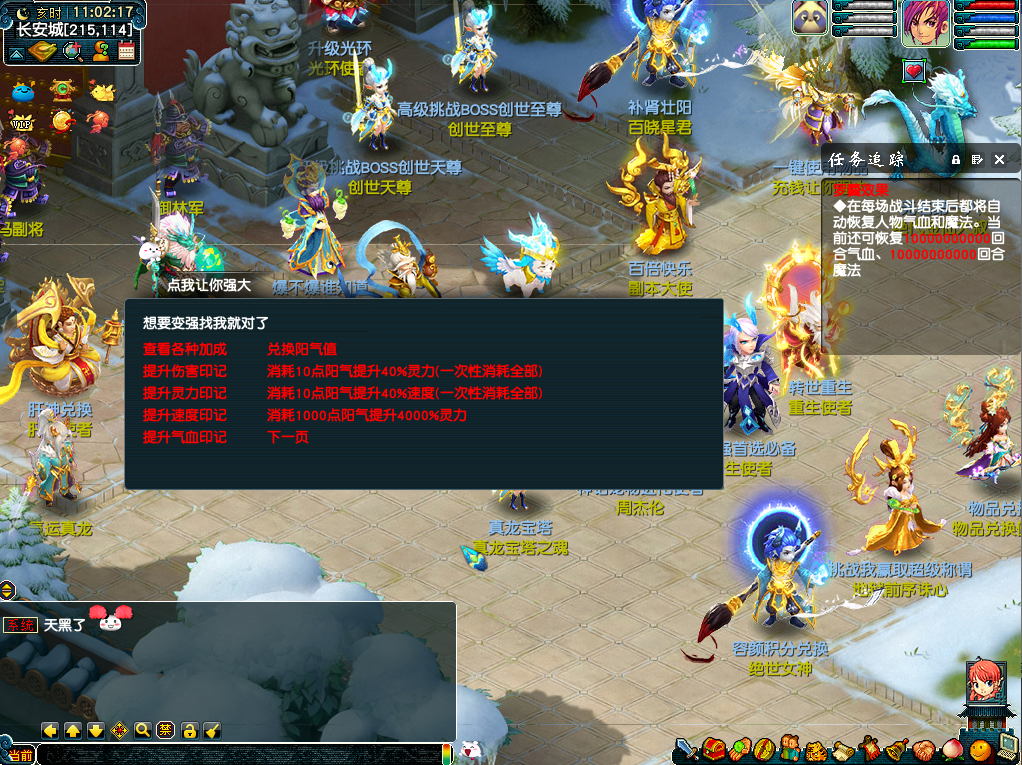The width and height of the screenshot is (1022, 765).
Task: Open the treasure chest bag icon
Action: coord(714,748)
